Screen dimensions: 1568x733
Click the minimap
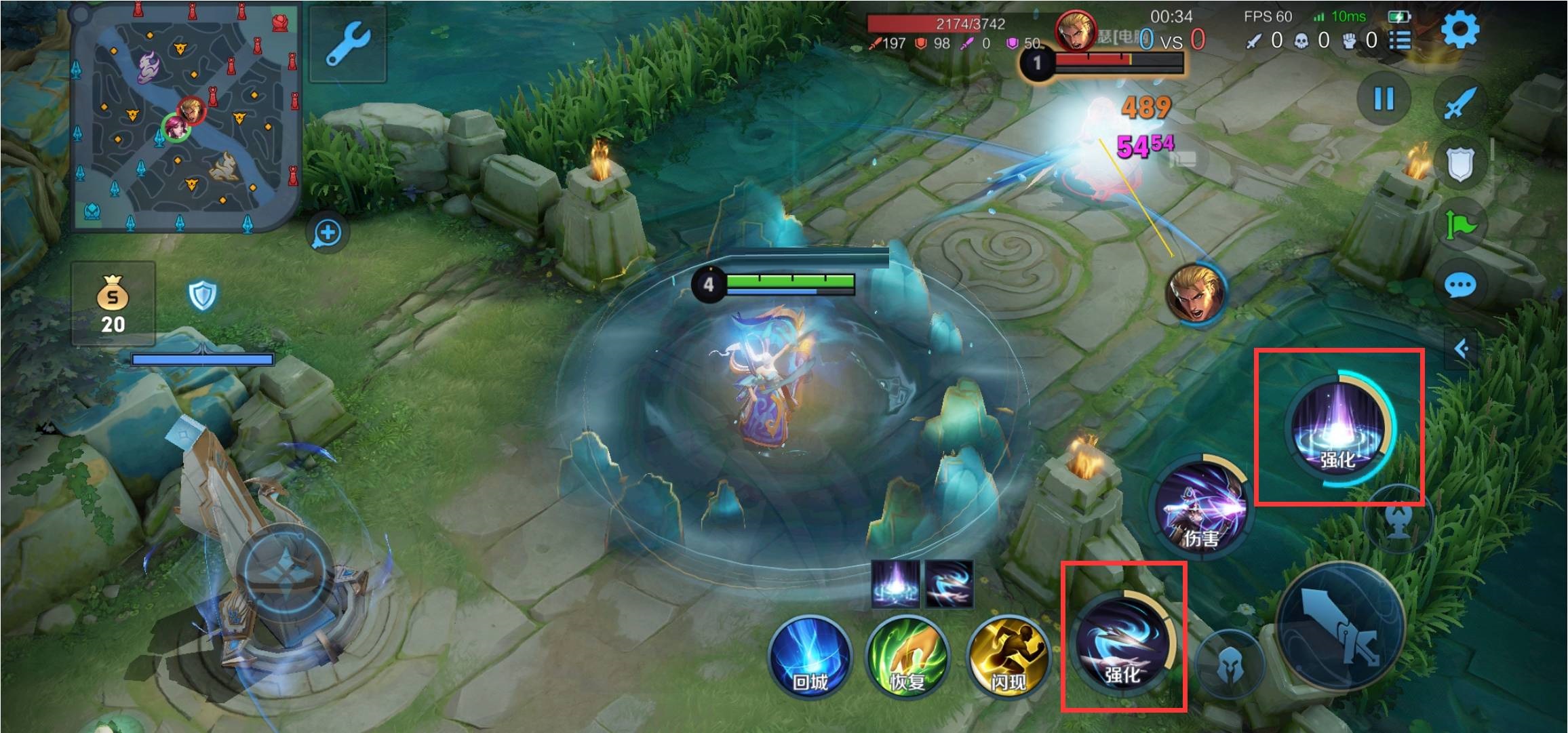[185, 119]
